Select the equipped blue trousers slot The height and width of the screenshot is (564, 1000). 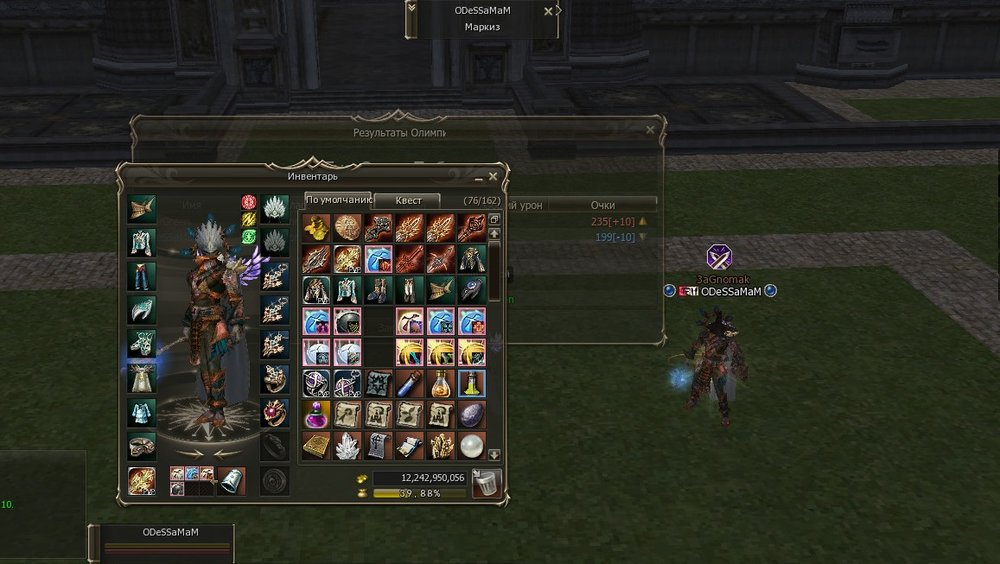click(142, 276)
